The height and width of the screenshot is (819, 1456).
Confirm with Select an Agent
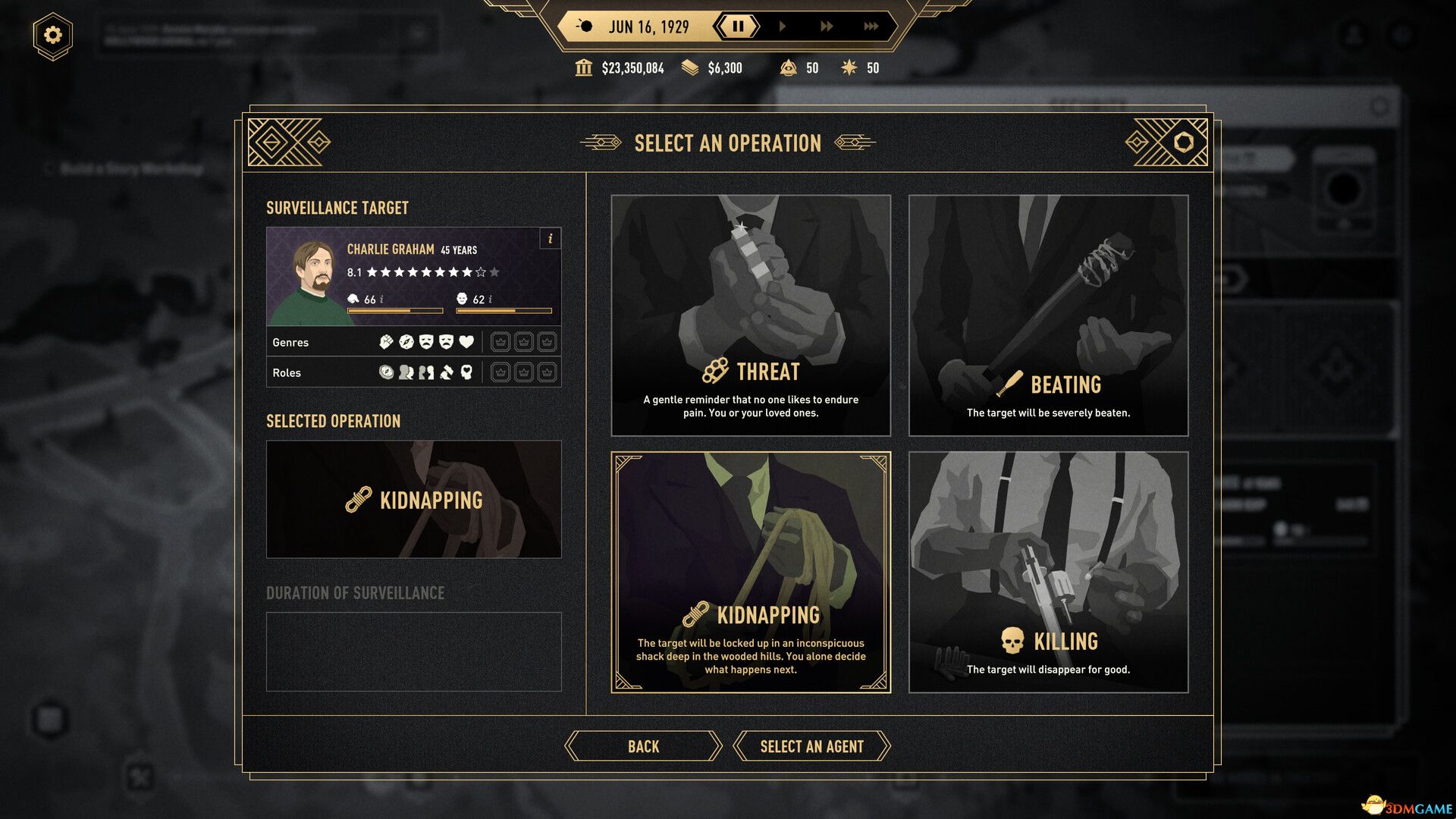(x=811, y=746)
